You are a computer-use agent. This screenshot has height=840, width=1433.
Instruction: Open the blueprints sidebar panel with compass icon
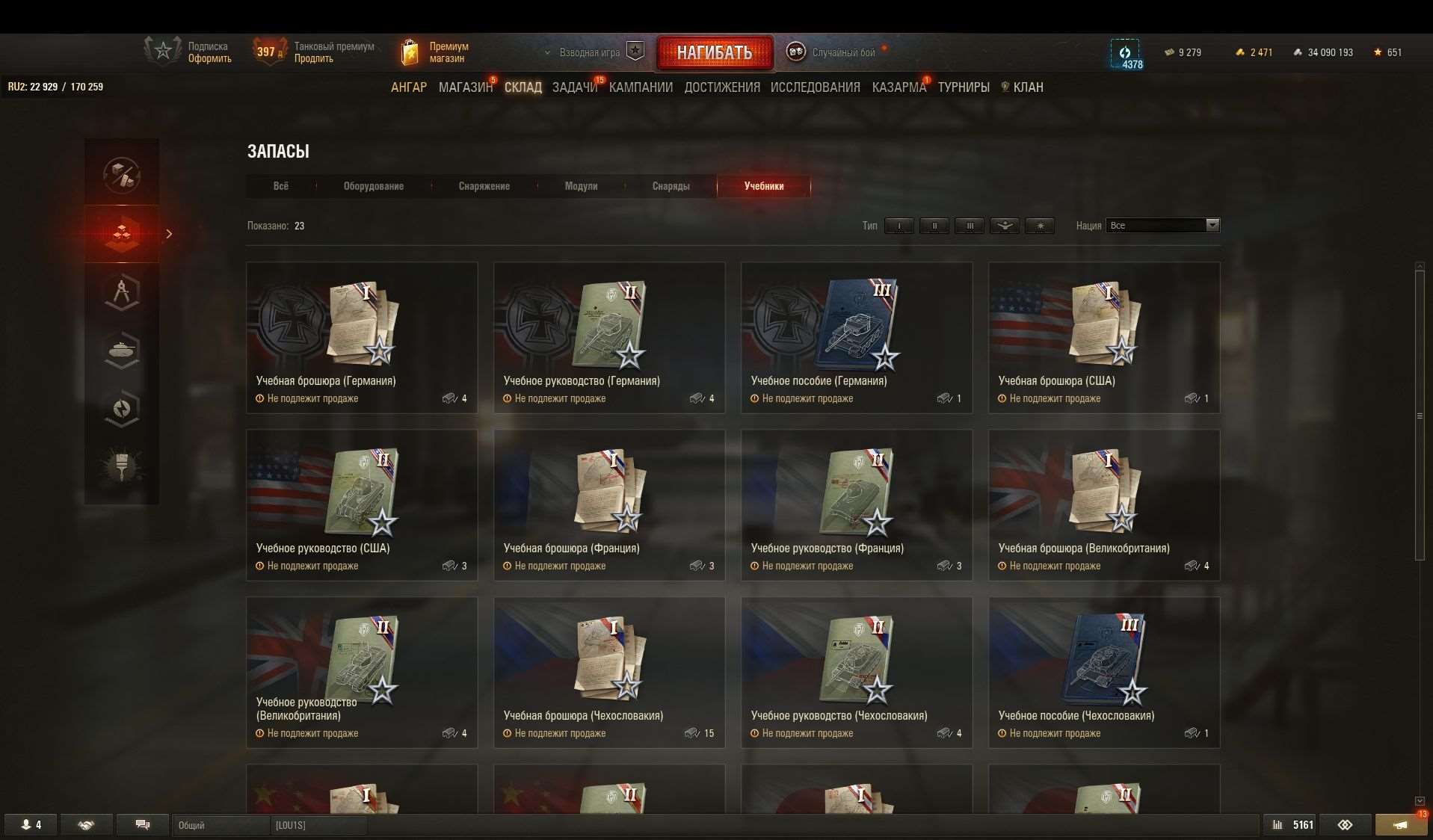coord(121,291)
